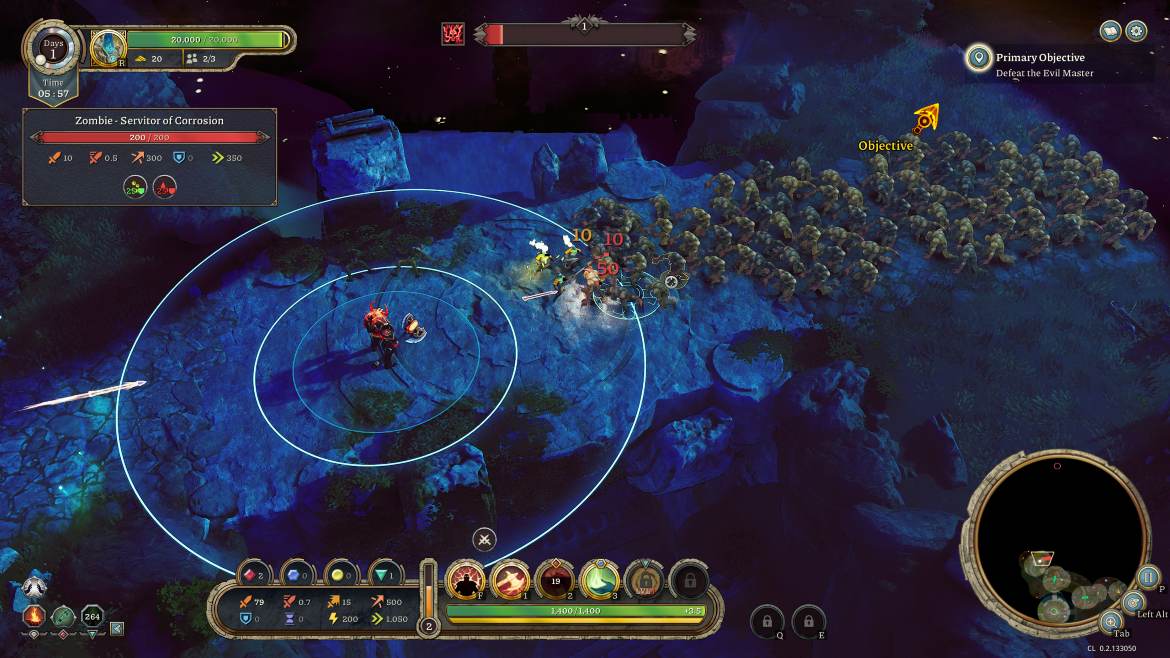Click the octagon icon showing 264

(x=93, y=616)
